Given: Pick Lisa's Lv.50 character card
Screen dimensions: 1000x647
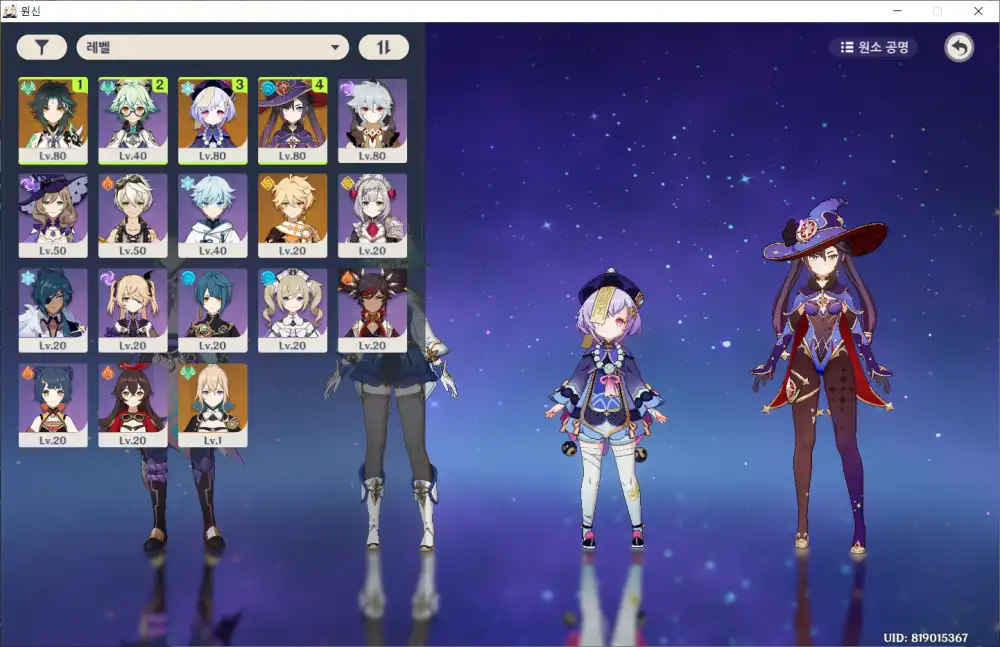Looking at the screenshot, I should pos(53,215).
